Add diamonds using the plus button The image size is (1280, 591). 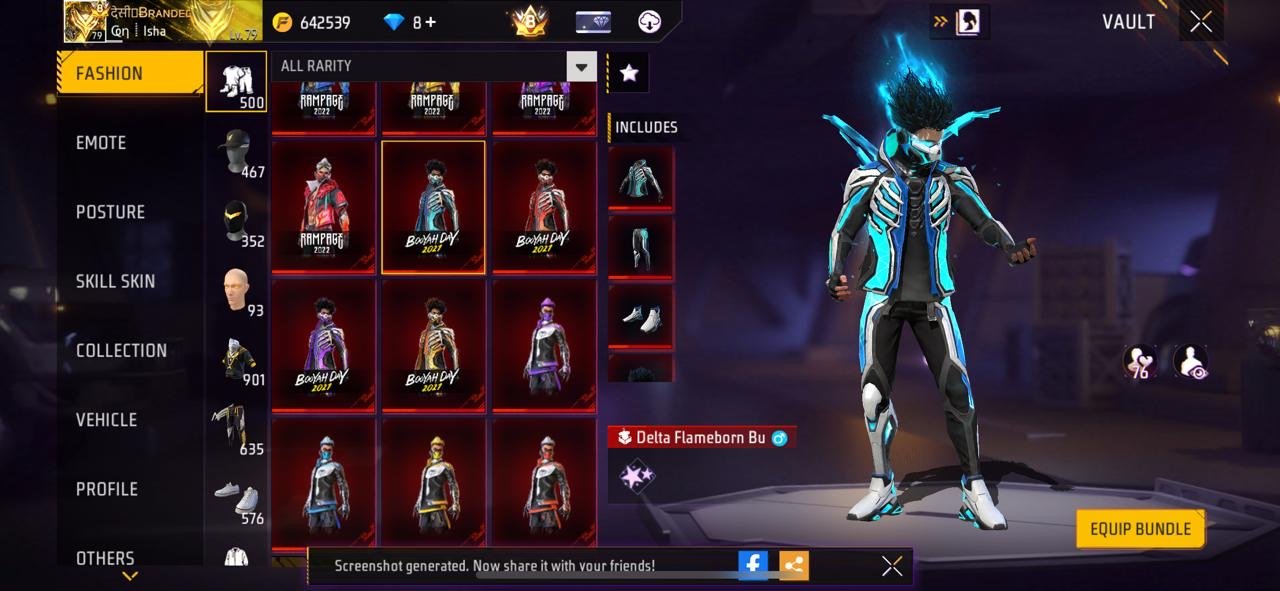pyautogui.click(x=431, y=22)
